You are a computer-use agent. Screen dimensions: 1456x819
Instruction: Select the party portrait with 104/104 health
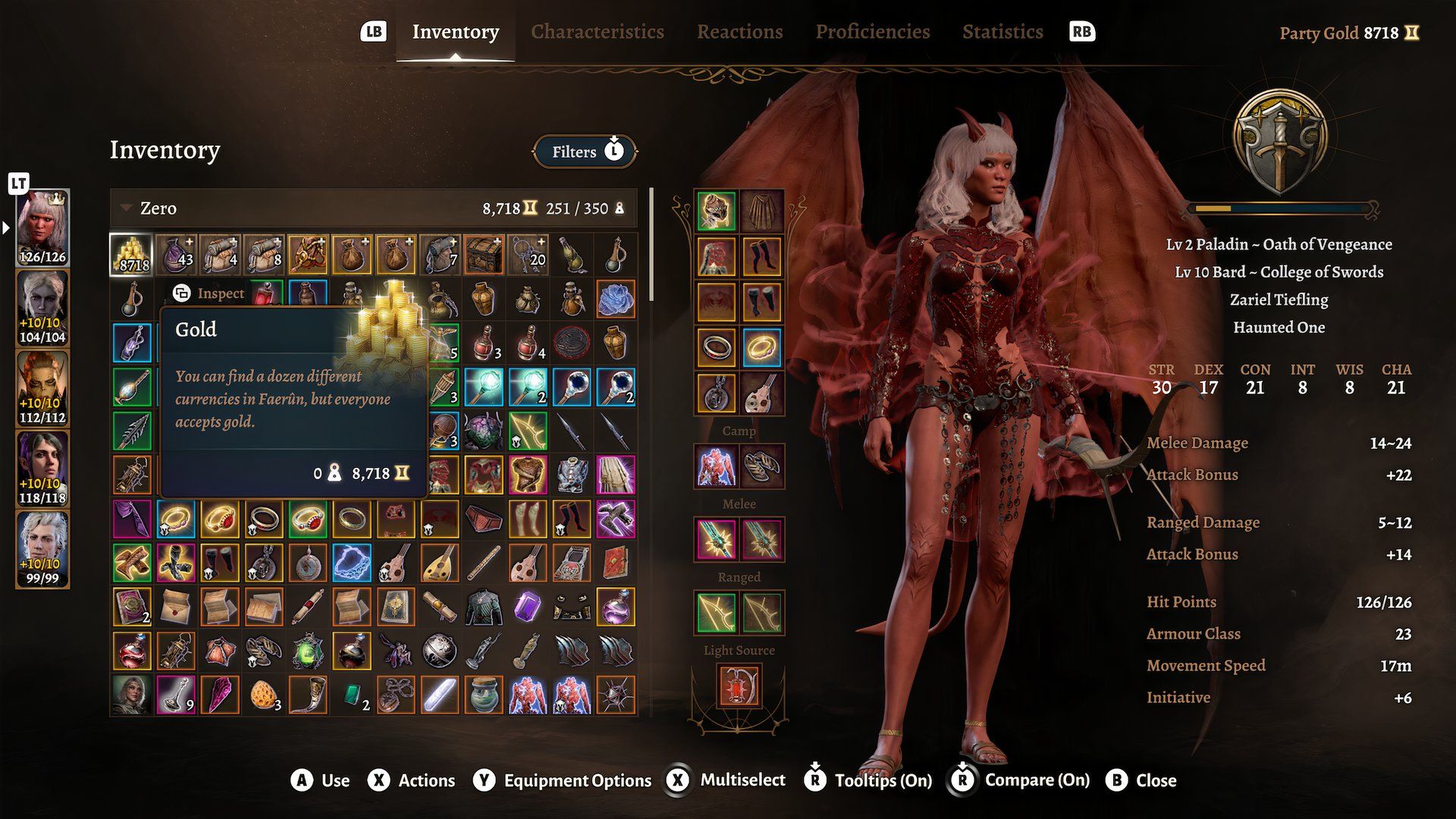pyautogui.click(x=42, y=307)
